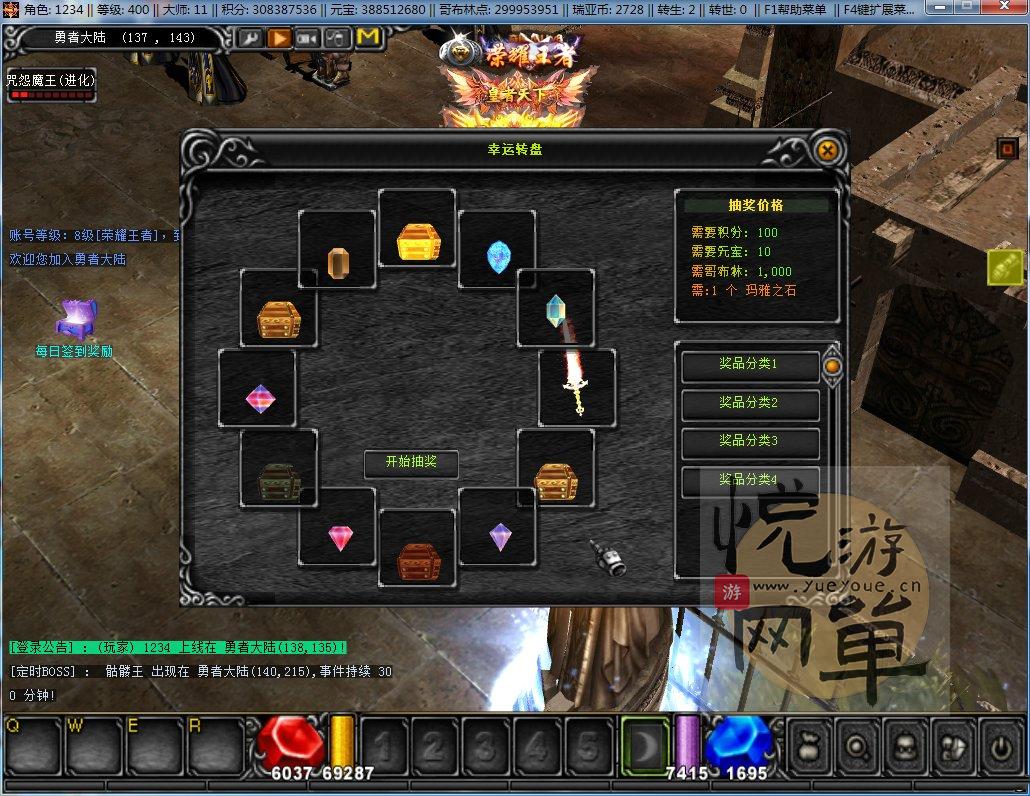Select the pink heart-shaped gem prize
This screenshot has width=1030, height=796.
(x=339, y=537)
